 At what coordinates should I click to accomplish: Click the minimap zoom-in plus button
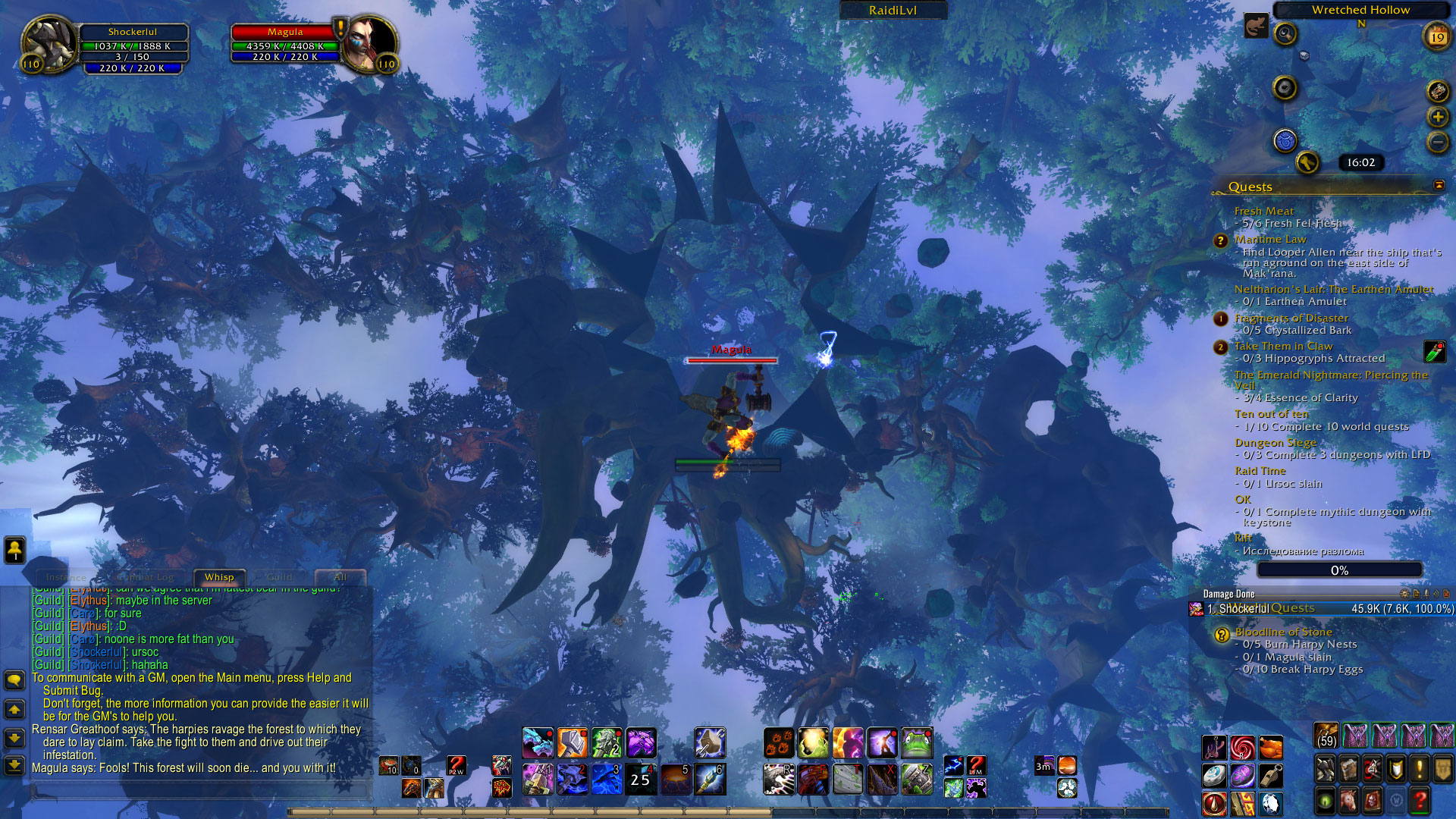[1438, 117]
